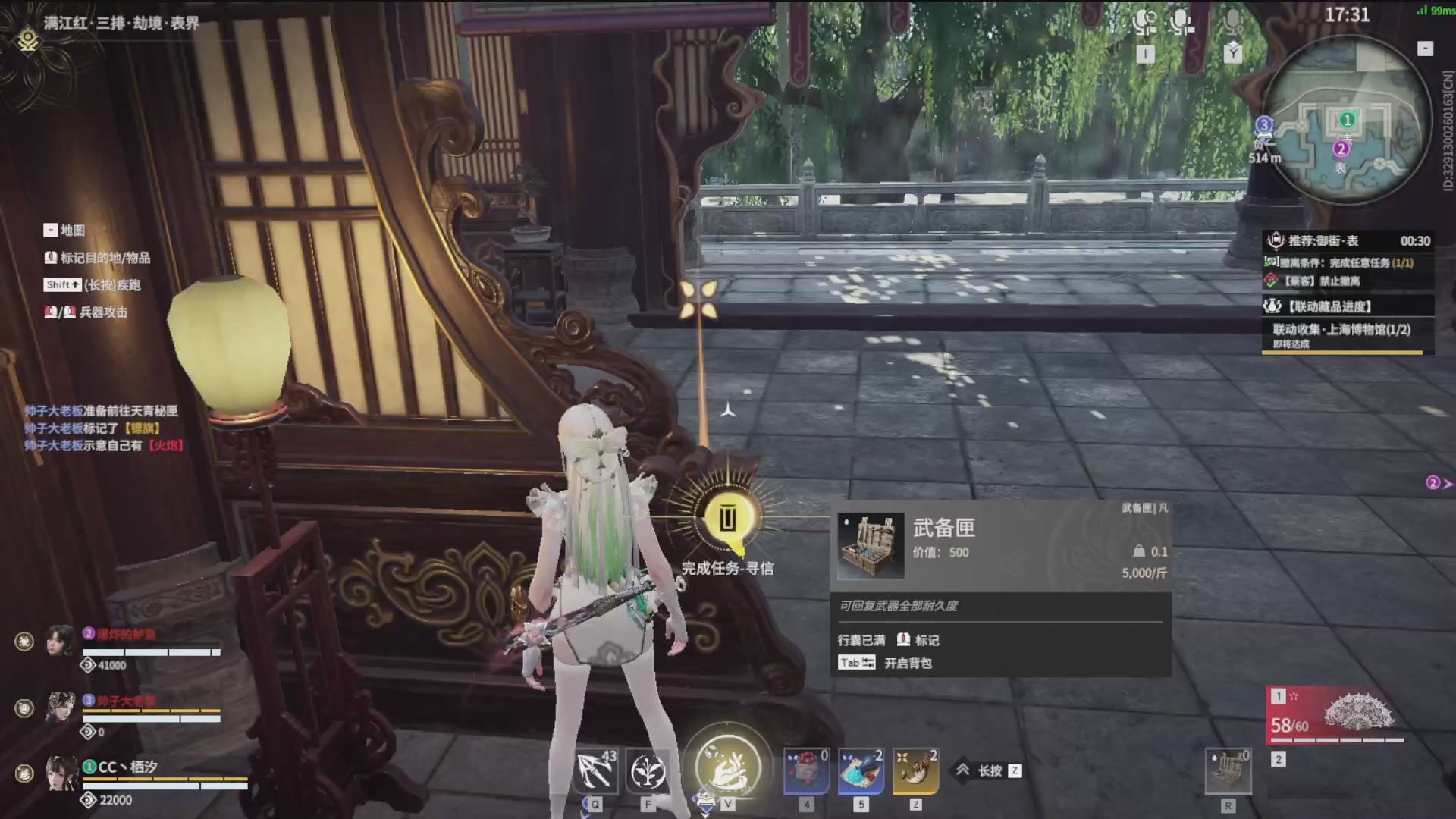Screen dimensions: 1456x819
Task: Click 开启背包 to open the backpack
Action: (908, 663)
